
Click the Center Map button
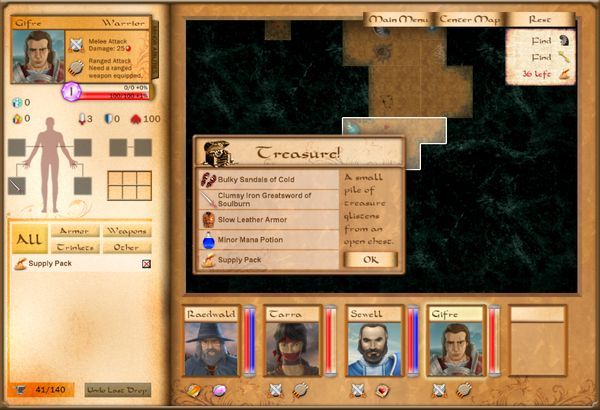pos(469,19)
